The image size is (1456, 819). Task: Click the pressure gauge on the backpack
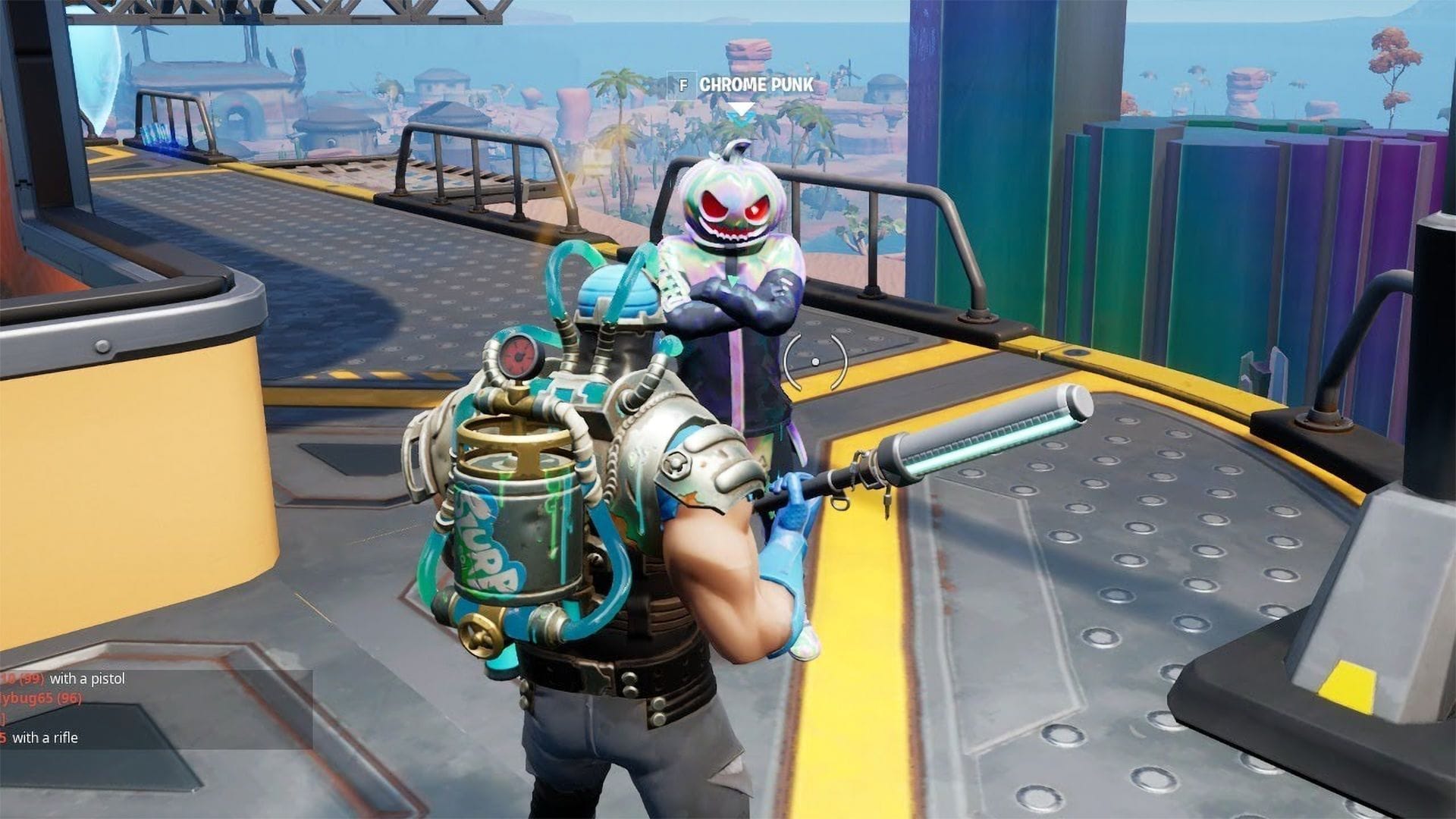pyautogui.click(x=518, y=355)
